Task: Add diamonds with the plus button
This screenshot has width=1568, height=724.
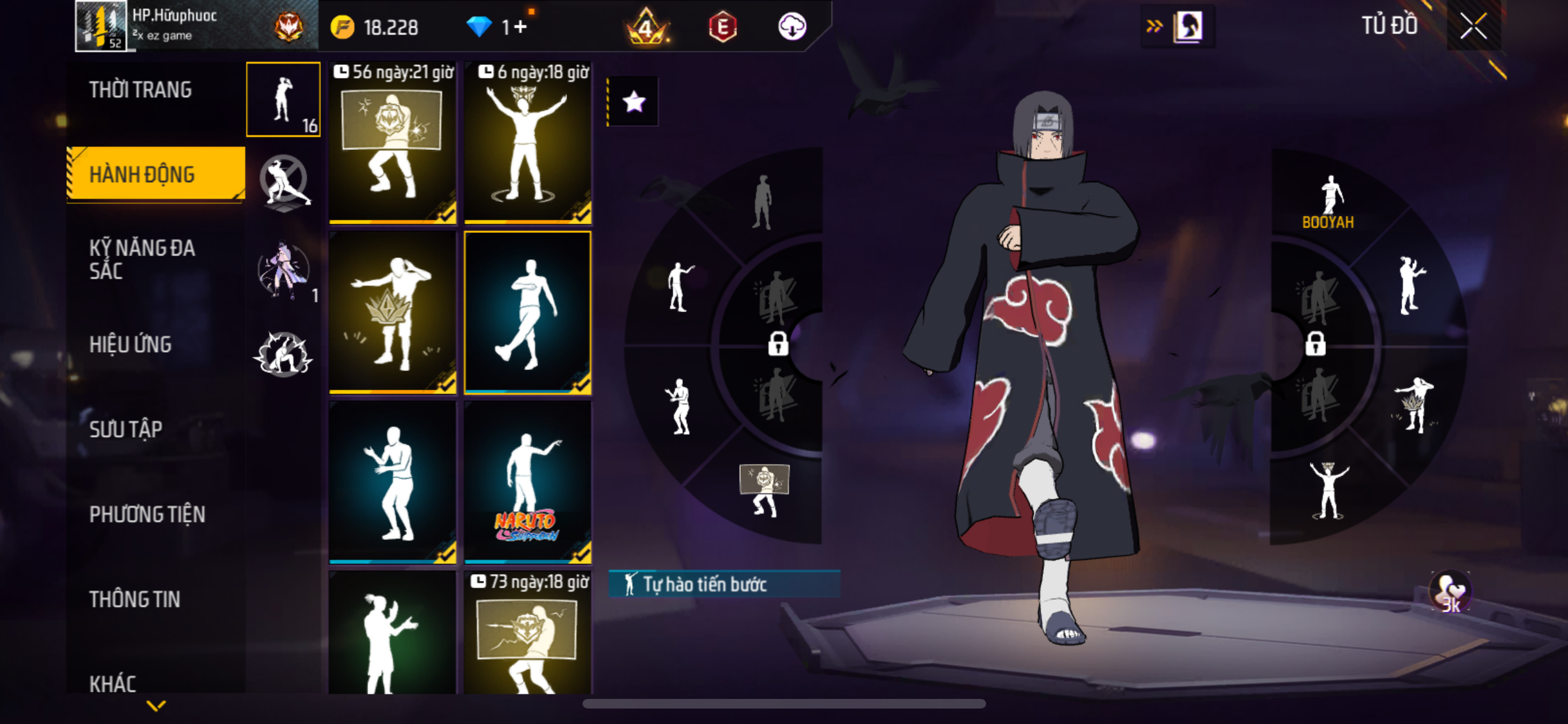Action: [521, 27]
